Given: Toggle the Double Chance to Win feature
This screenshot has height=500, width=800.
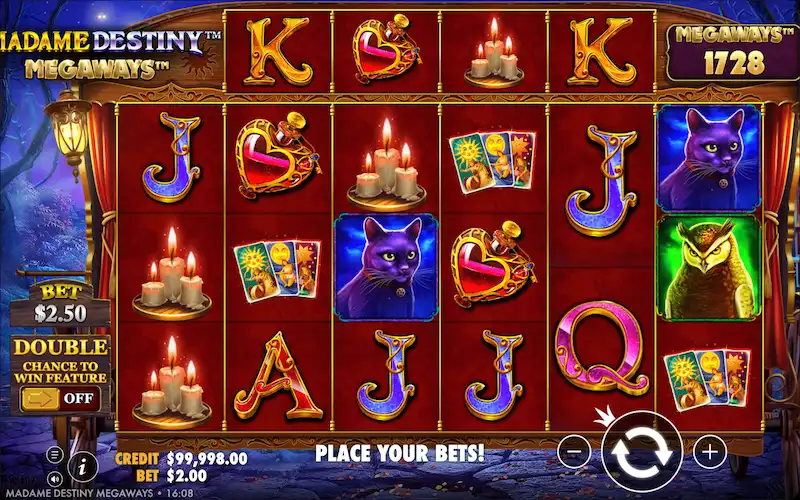Looking at the screenshot, I should [x=61, y=398].
